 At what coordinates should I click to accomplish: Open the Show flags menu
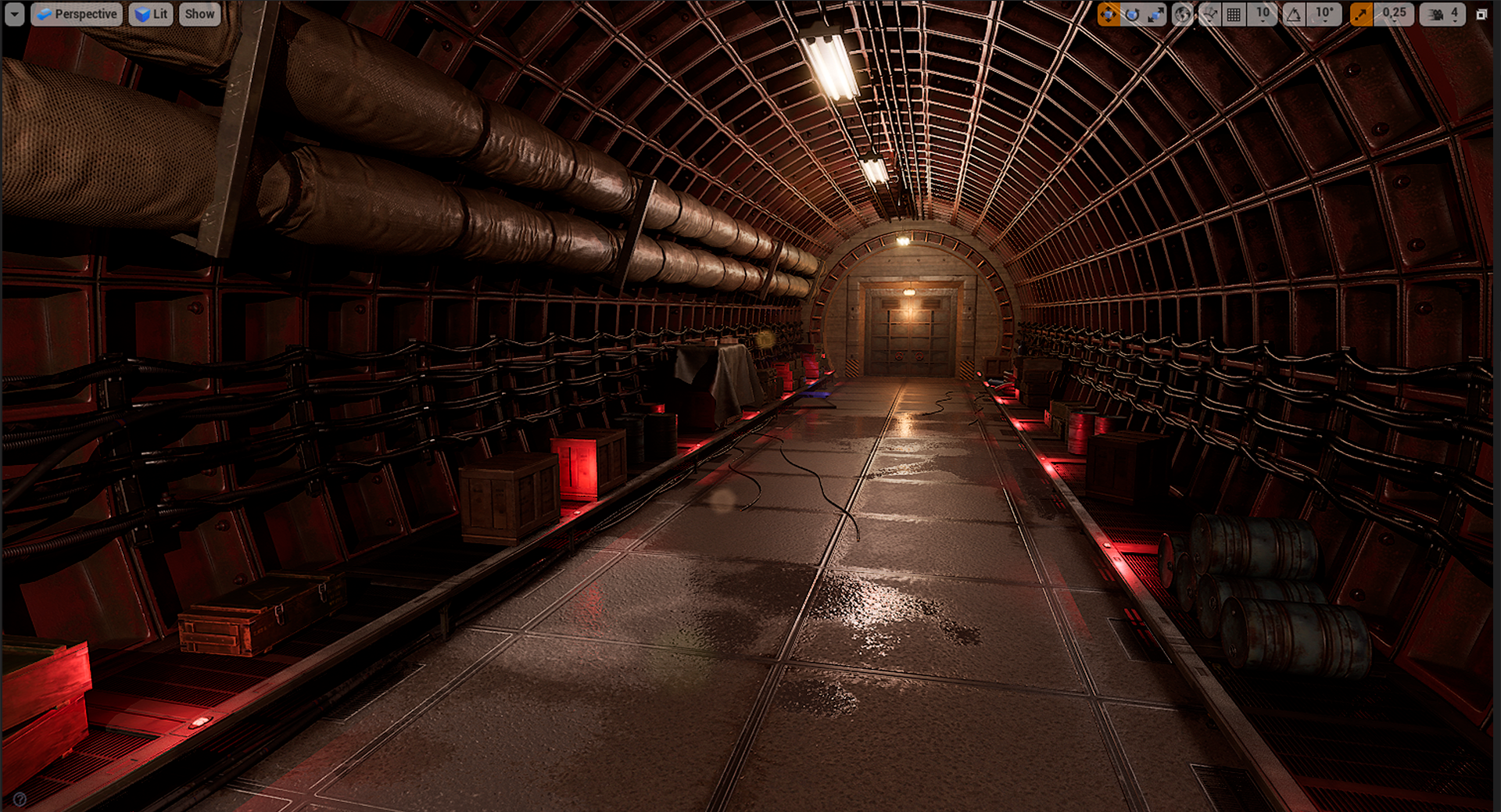click(x=199, y=14)
